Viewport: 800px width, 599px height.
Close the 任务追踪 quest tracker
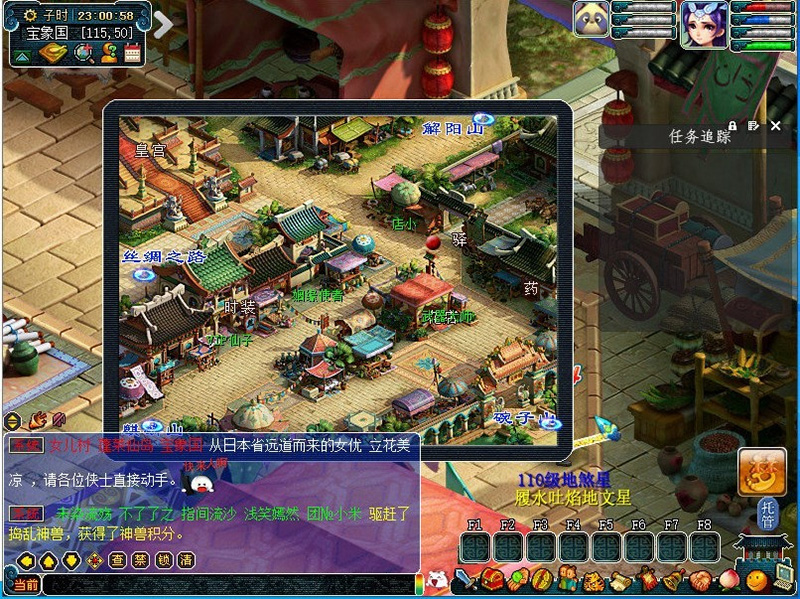tap(776, 126)
